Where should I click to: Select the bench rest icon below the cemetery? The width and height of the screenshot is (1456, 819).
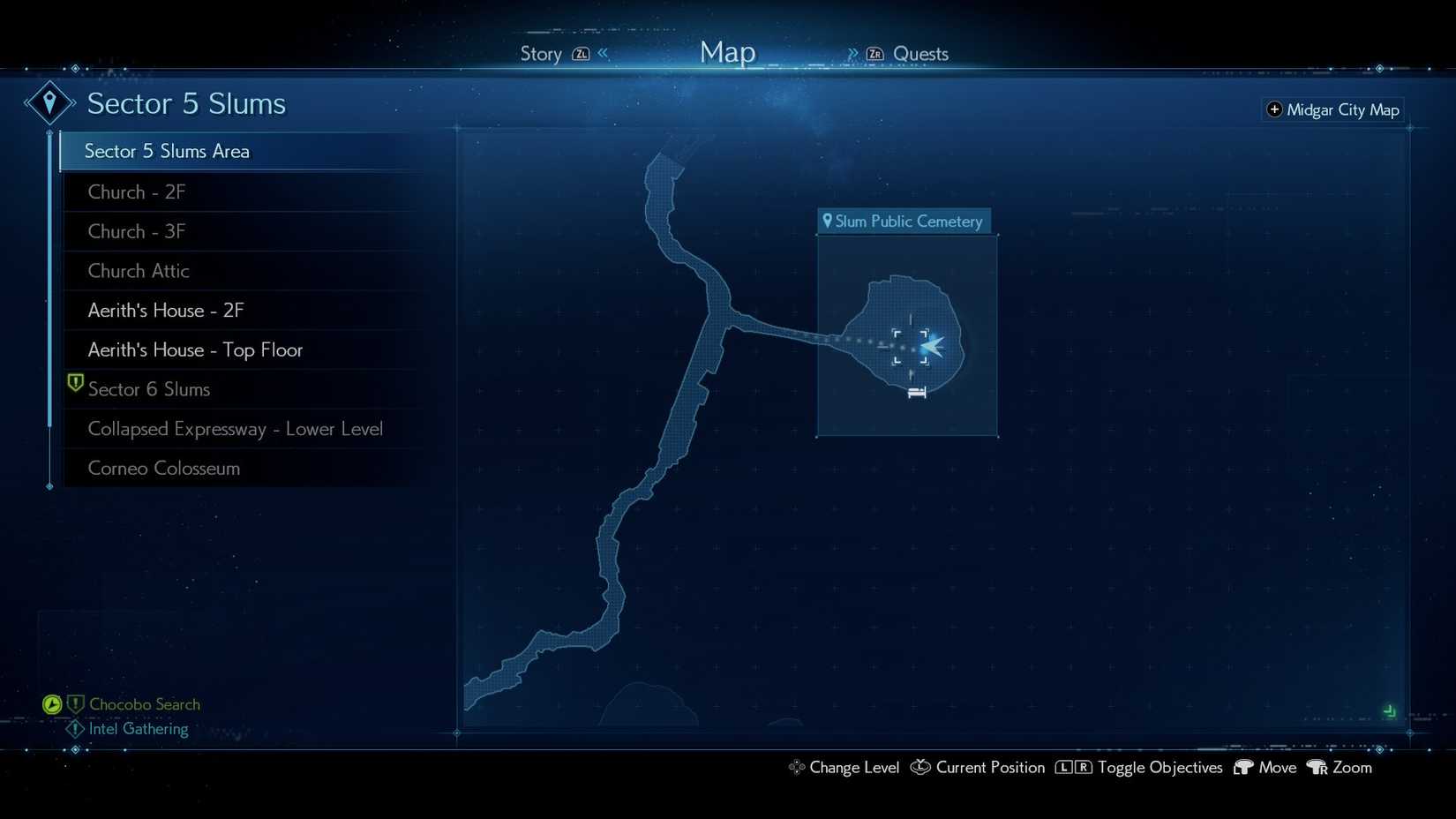click(x=916, y=392)
